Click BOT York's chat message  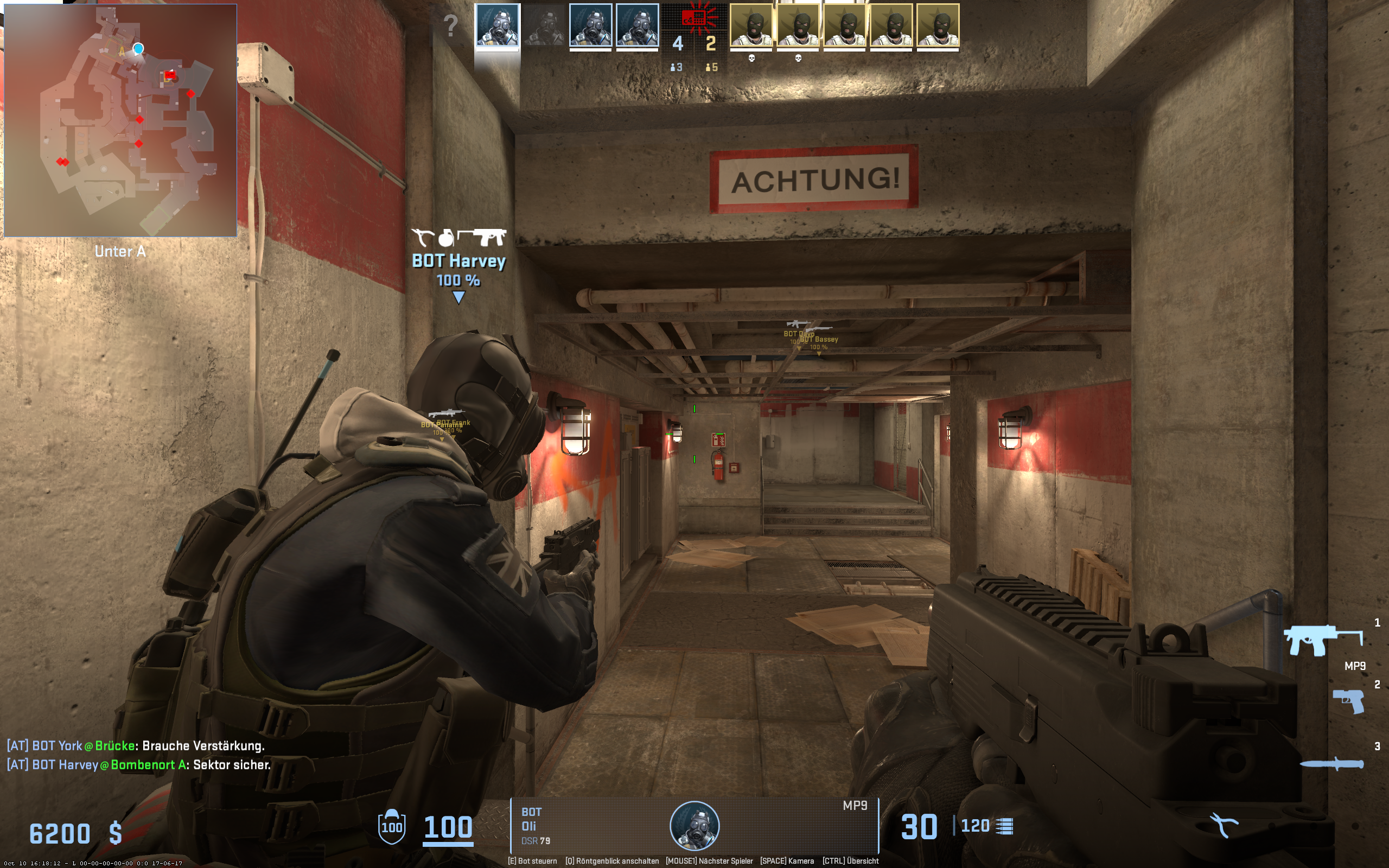click(x=136, y=745)
